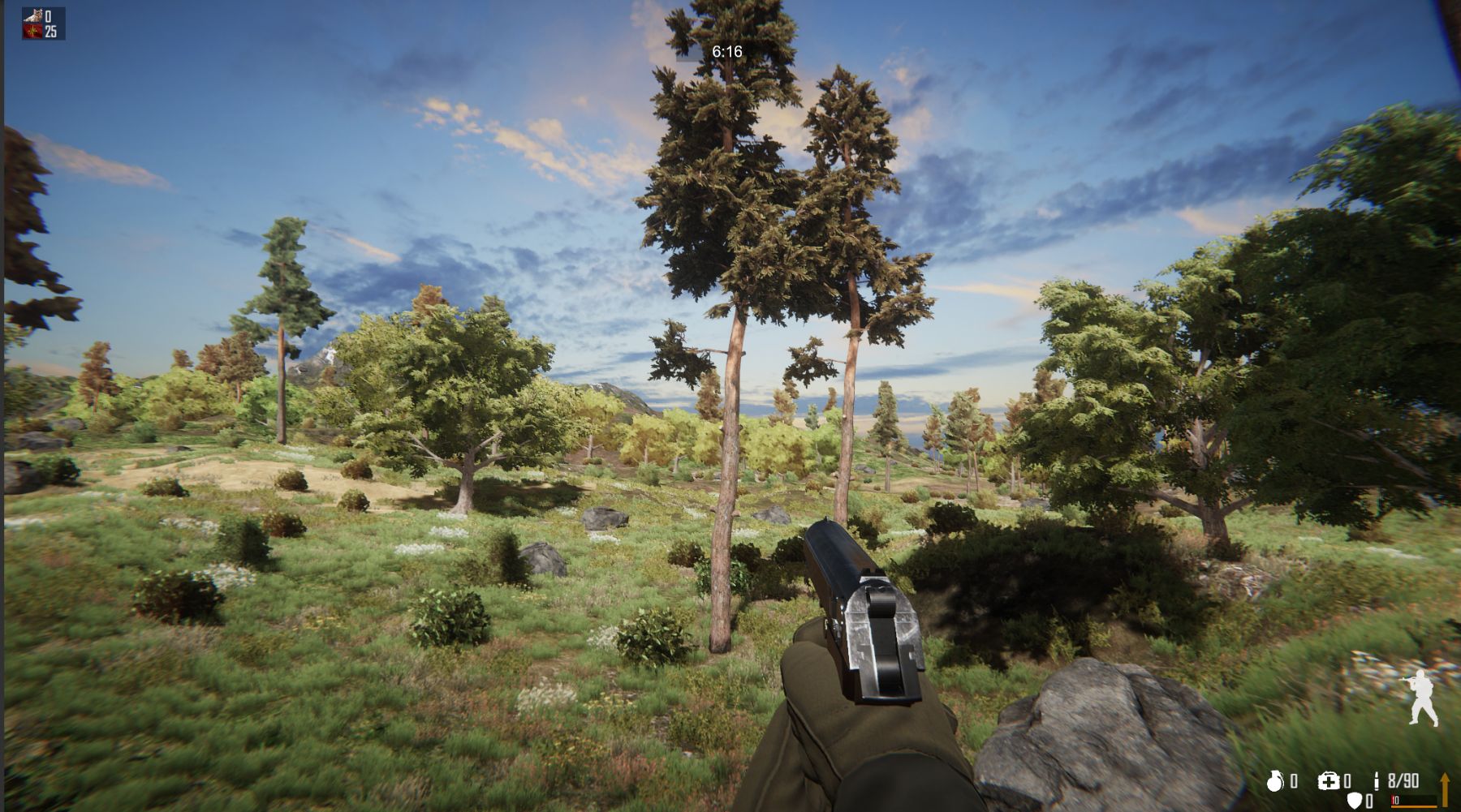The height and width of the screenshot is (812, 1461).
Task: Click the standing soldier stance icon
Action: (1421, 699)
